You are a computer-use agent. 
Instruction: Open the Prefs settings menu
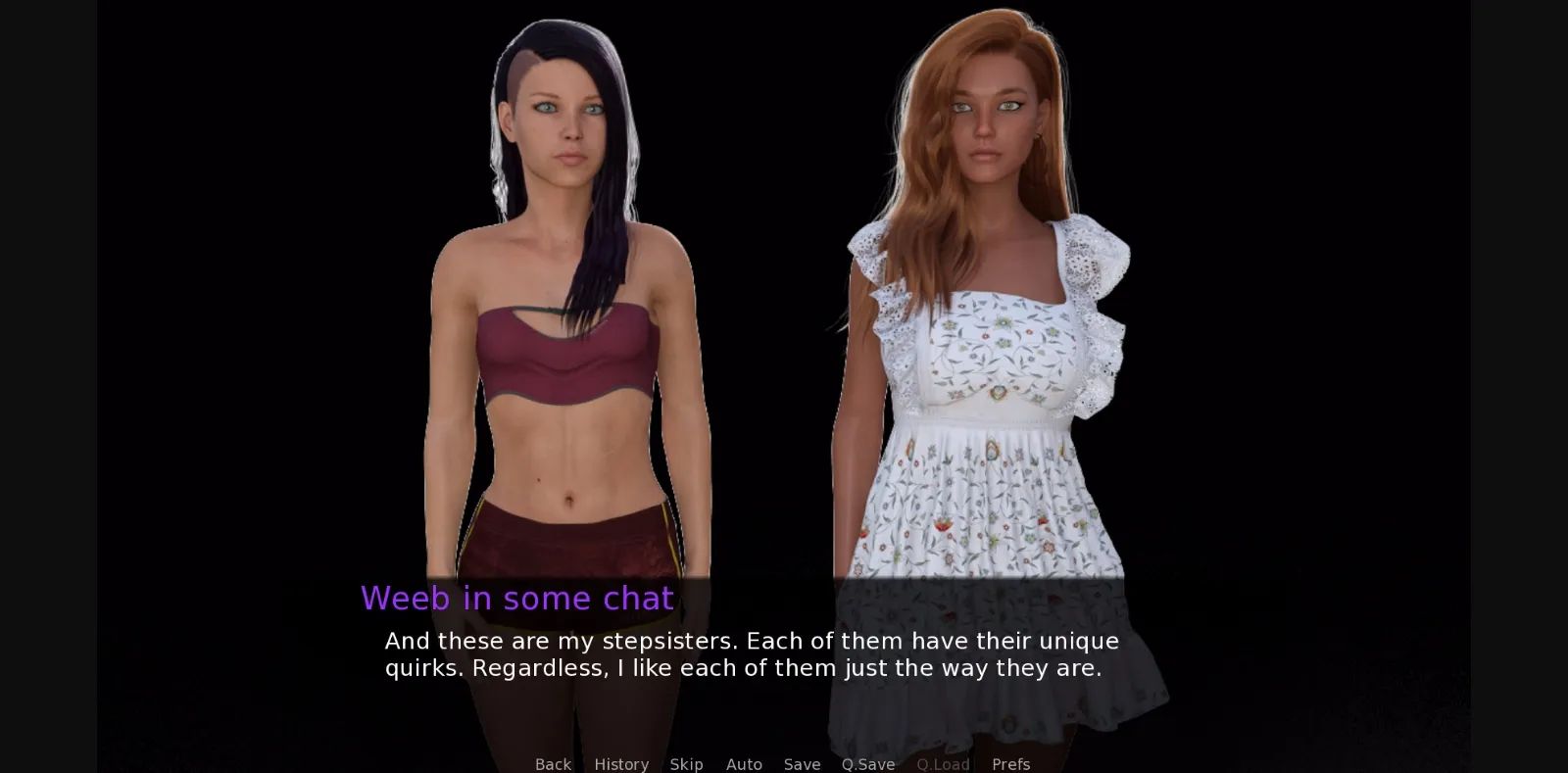coord(1010,764)
